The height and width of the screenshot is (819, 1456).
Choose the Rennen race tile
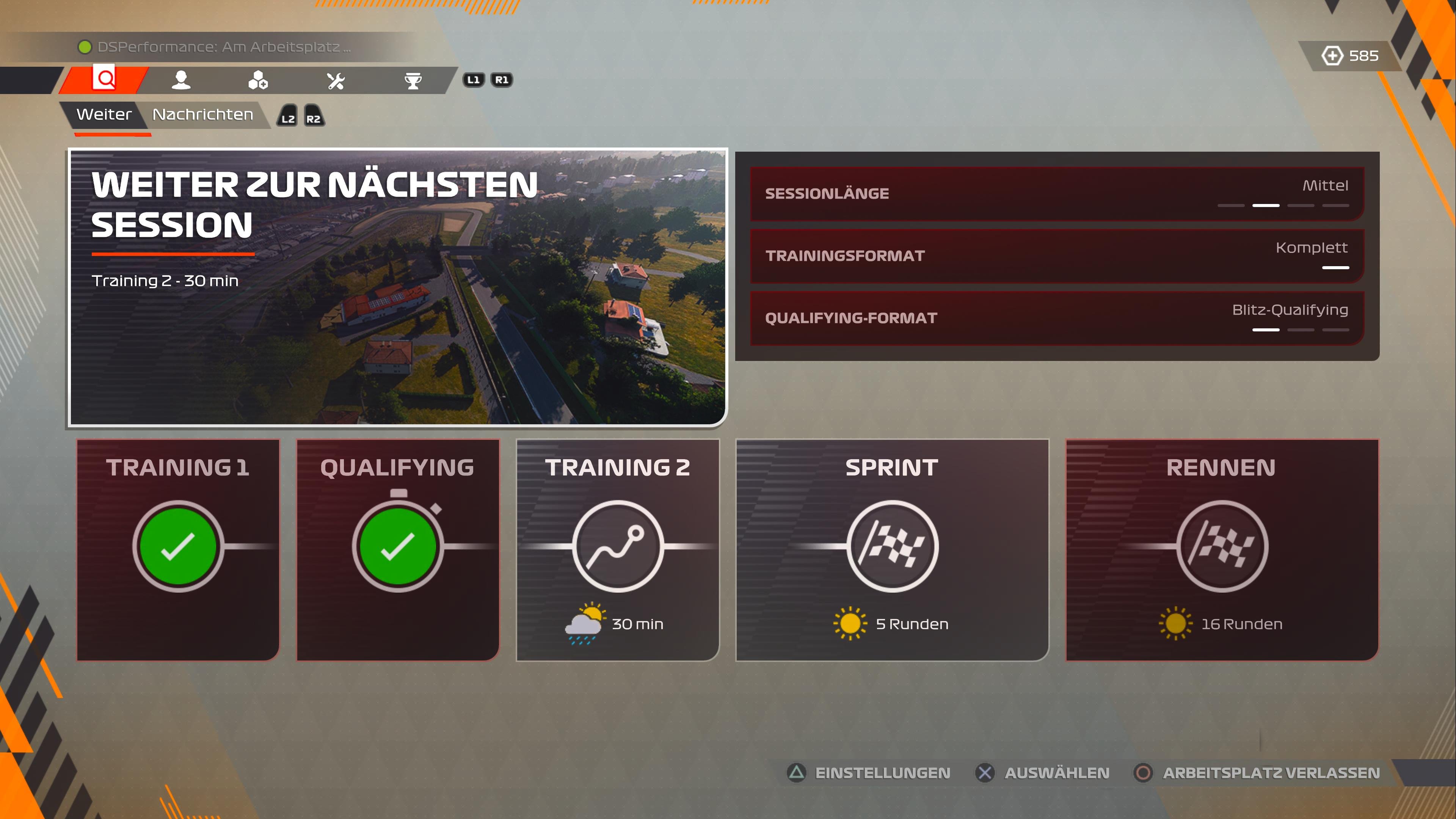tap(1221, 549)
